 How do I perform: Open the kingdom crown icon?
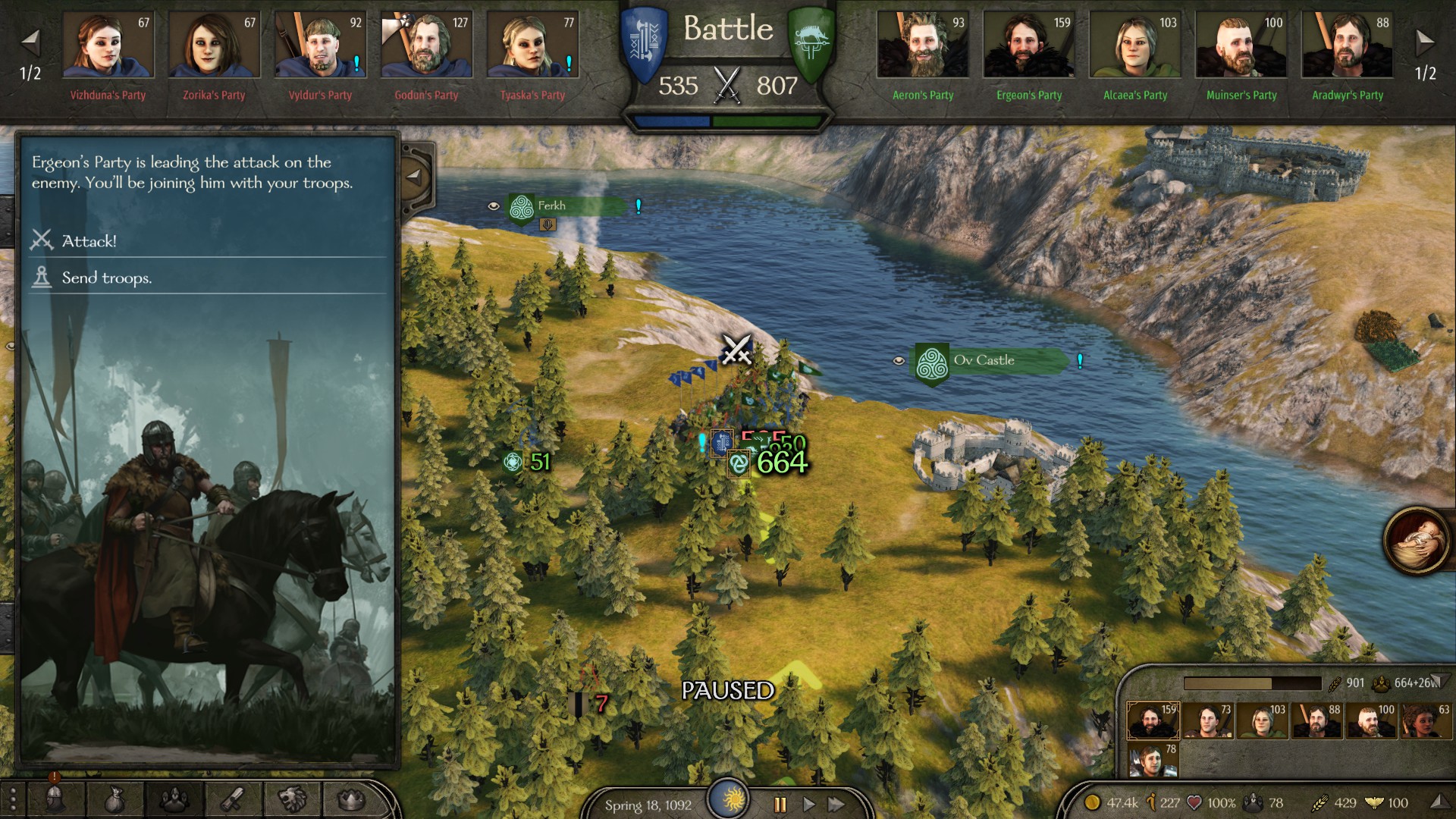pyautogui.click(x=350, y=799)
